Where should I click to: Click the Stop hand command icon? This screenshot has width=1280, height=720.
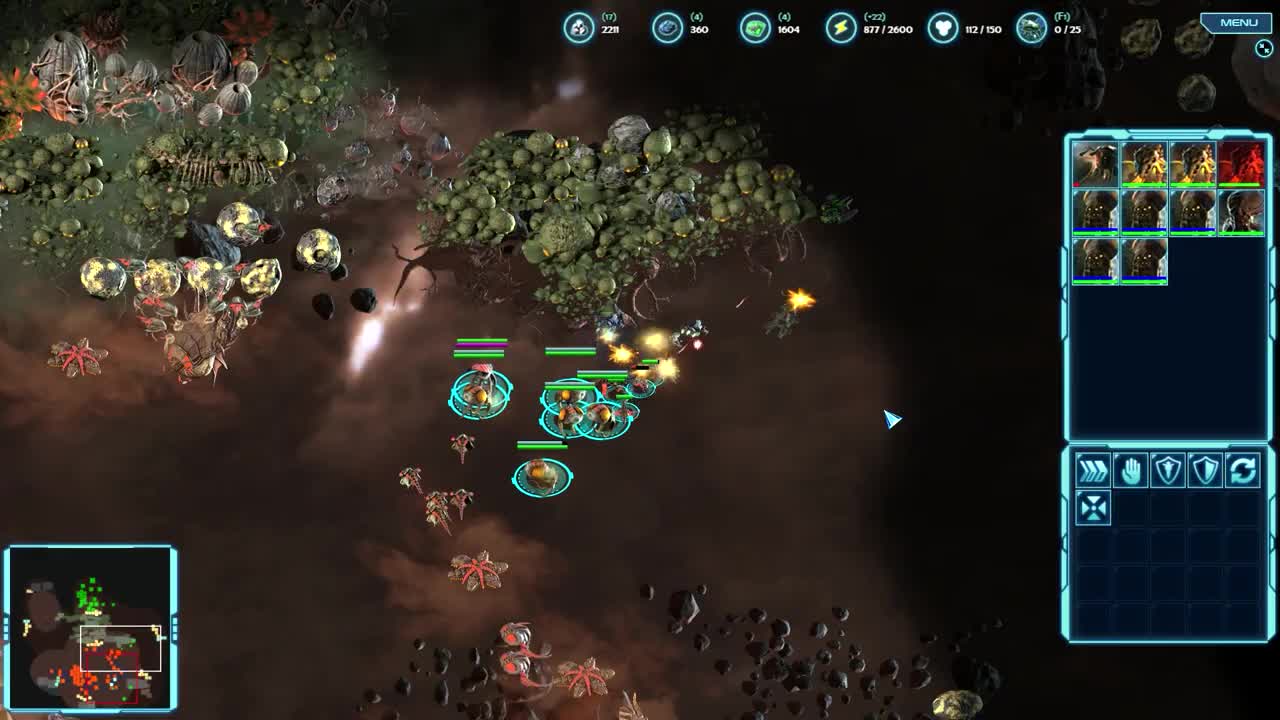[x=1131, y=470]
